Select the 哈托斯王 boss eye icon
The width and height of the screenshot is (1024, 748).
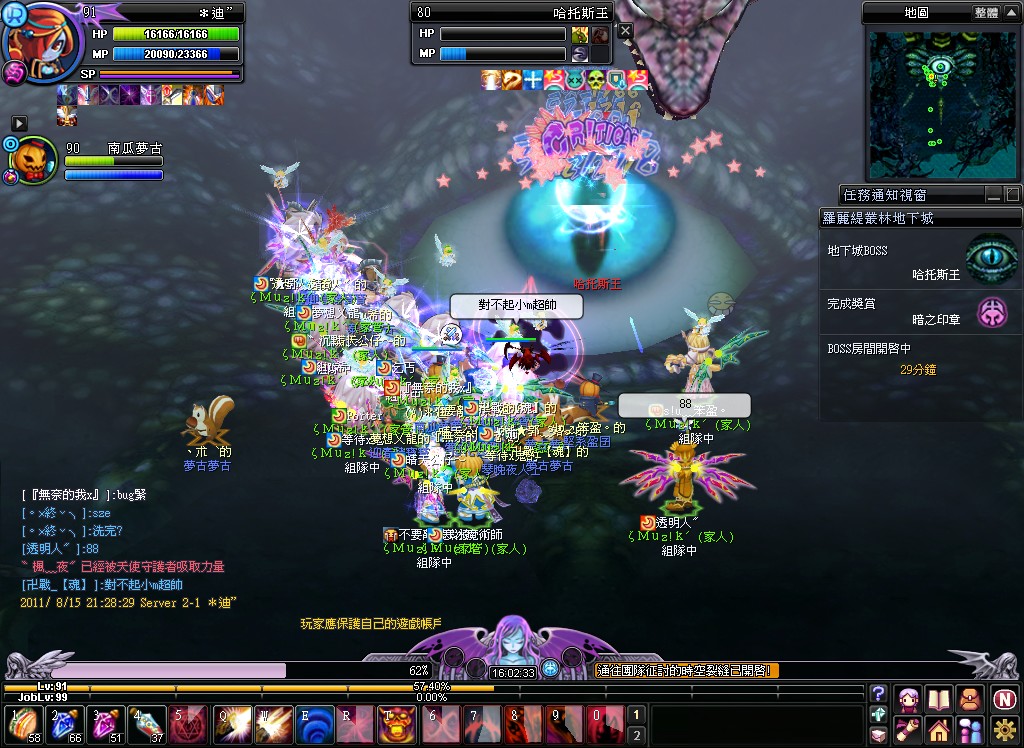991,259
